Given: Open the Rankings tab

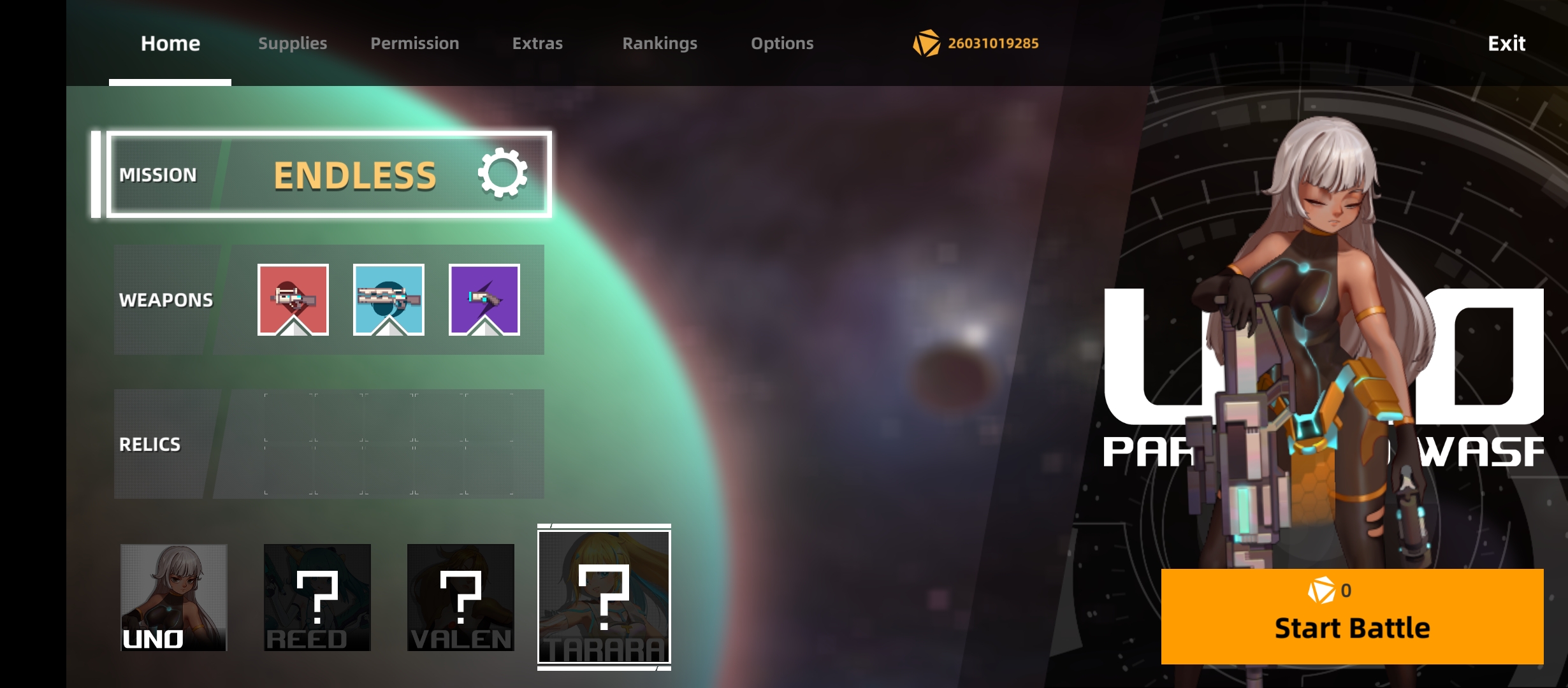Looking at the screenshot, I should coord(660,43).
